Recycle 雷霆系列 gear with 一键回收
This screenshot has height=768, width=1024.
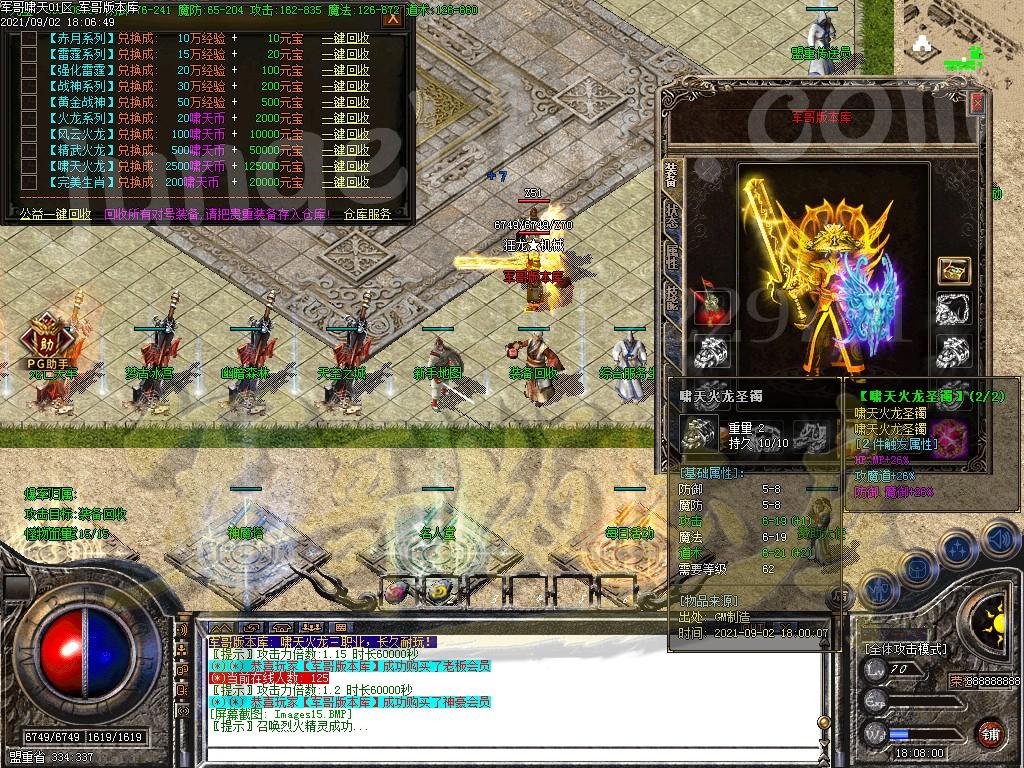(x=345, y=53)
